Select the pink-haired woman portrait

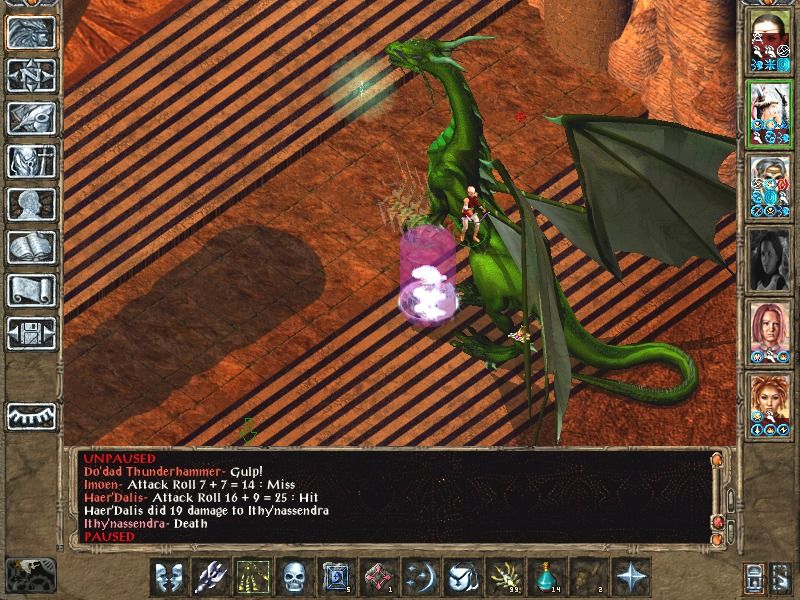(769, 331)
